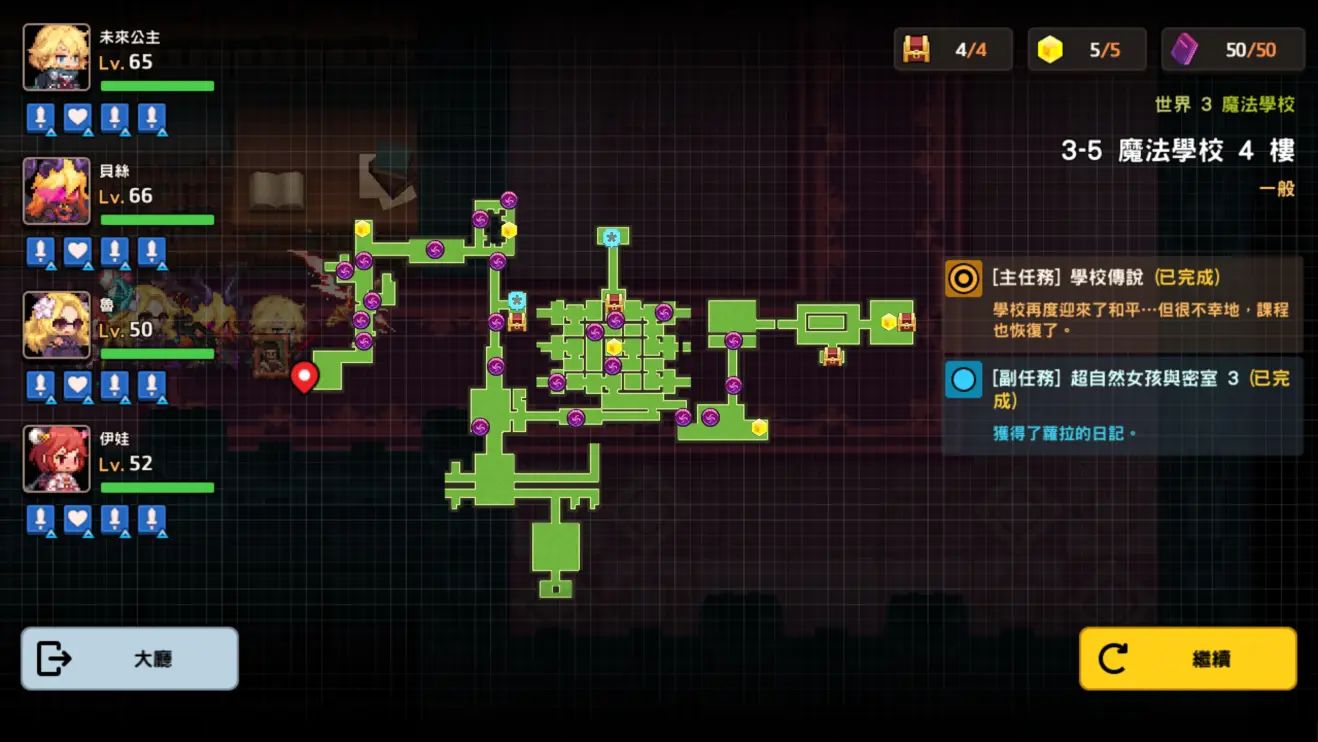Open the side quest 超自然女孩與密室 entry
Viewport: 1318px width, 742px height.
(x=1122, y=405)
